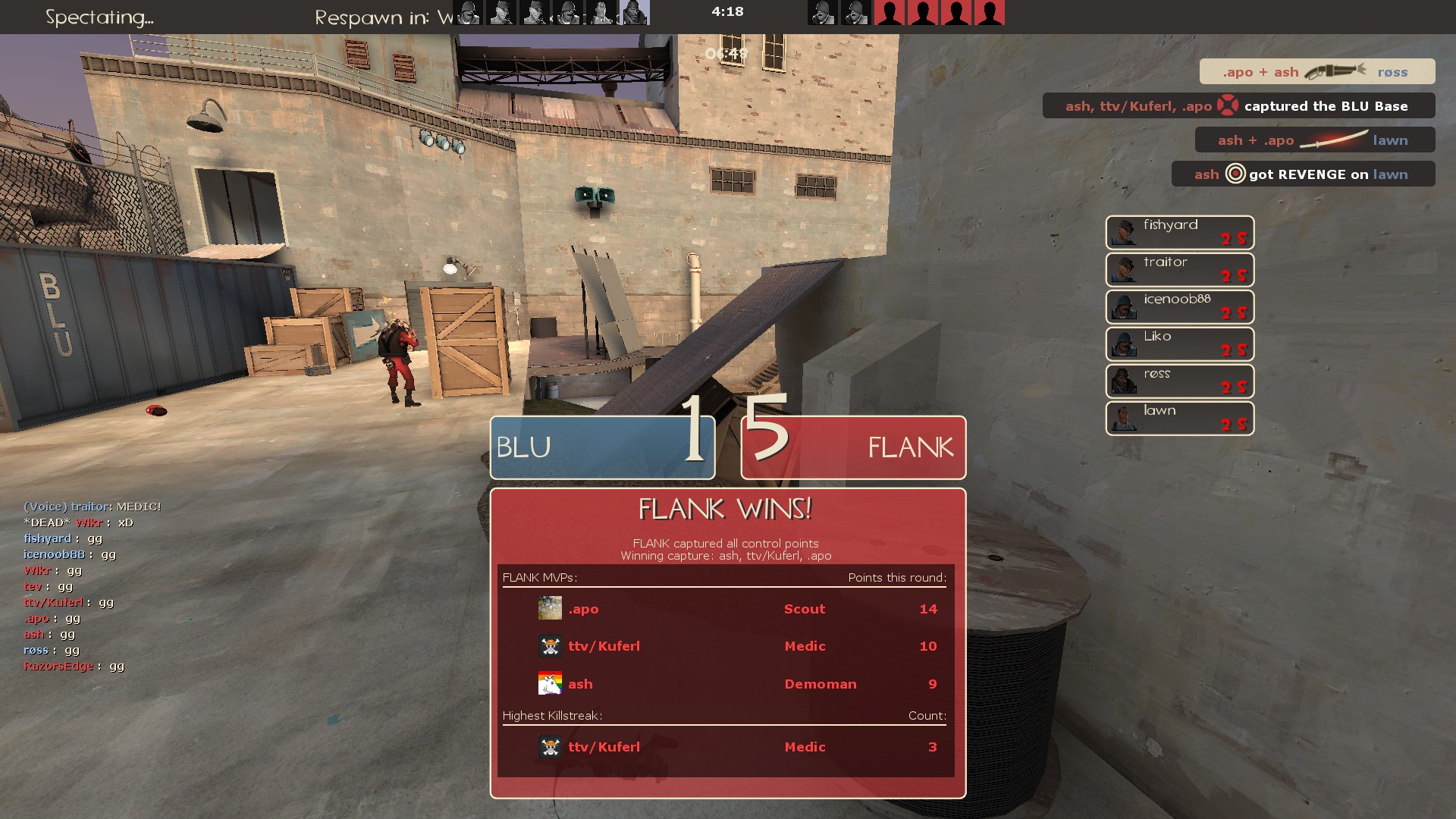Select fishyard's player panel
This screenshot has width=1456, height=819.
[x=1179, y=233]
